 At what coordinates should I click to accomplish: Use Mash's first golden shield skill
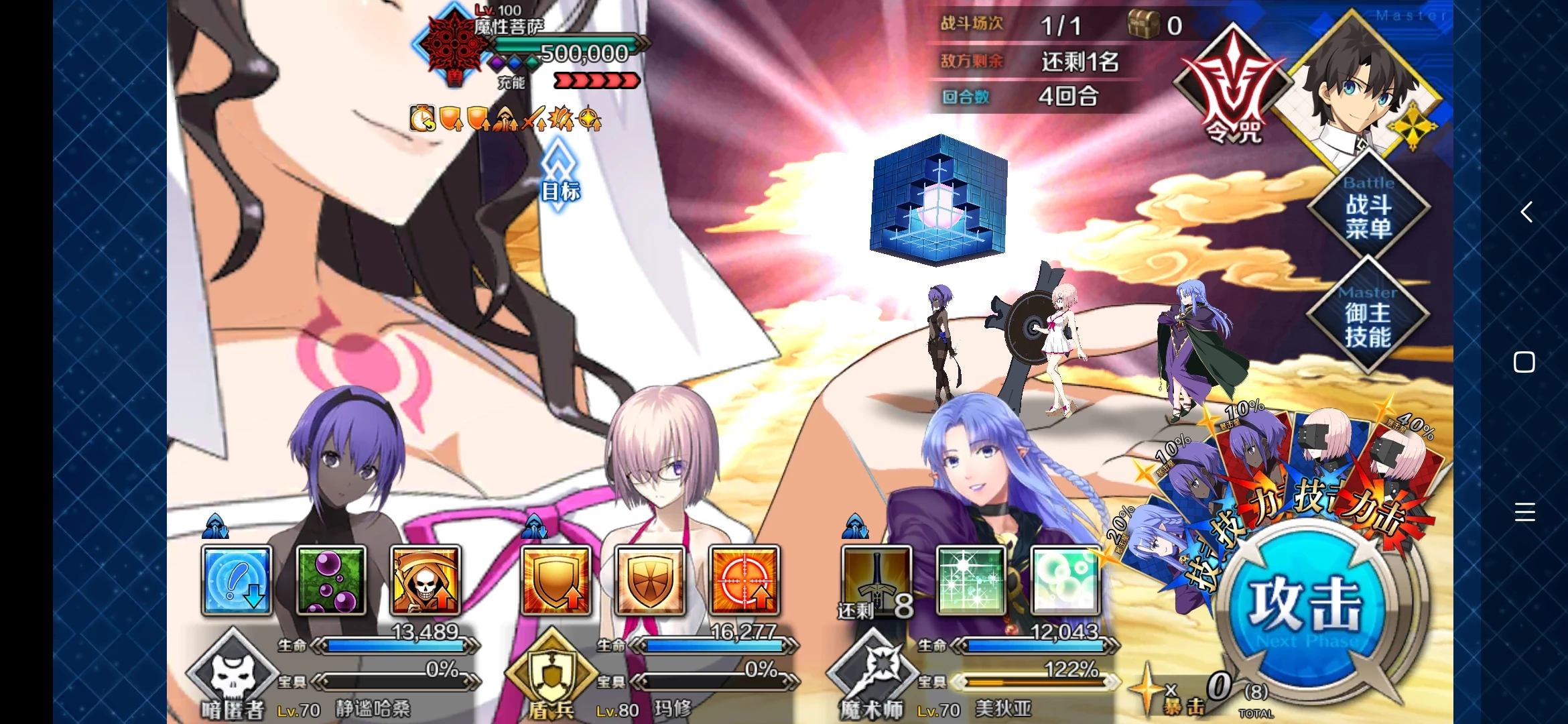tap(556, 581)
